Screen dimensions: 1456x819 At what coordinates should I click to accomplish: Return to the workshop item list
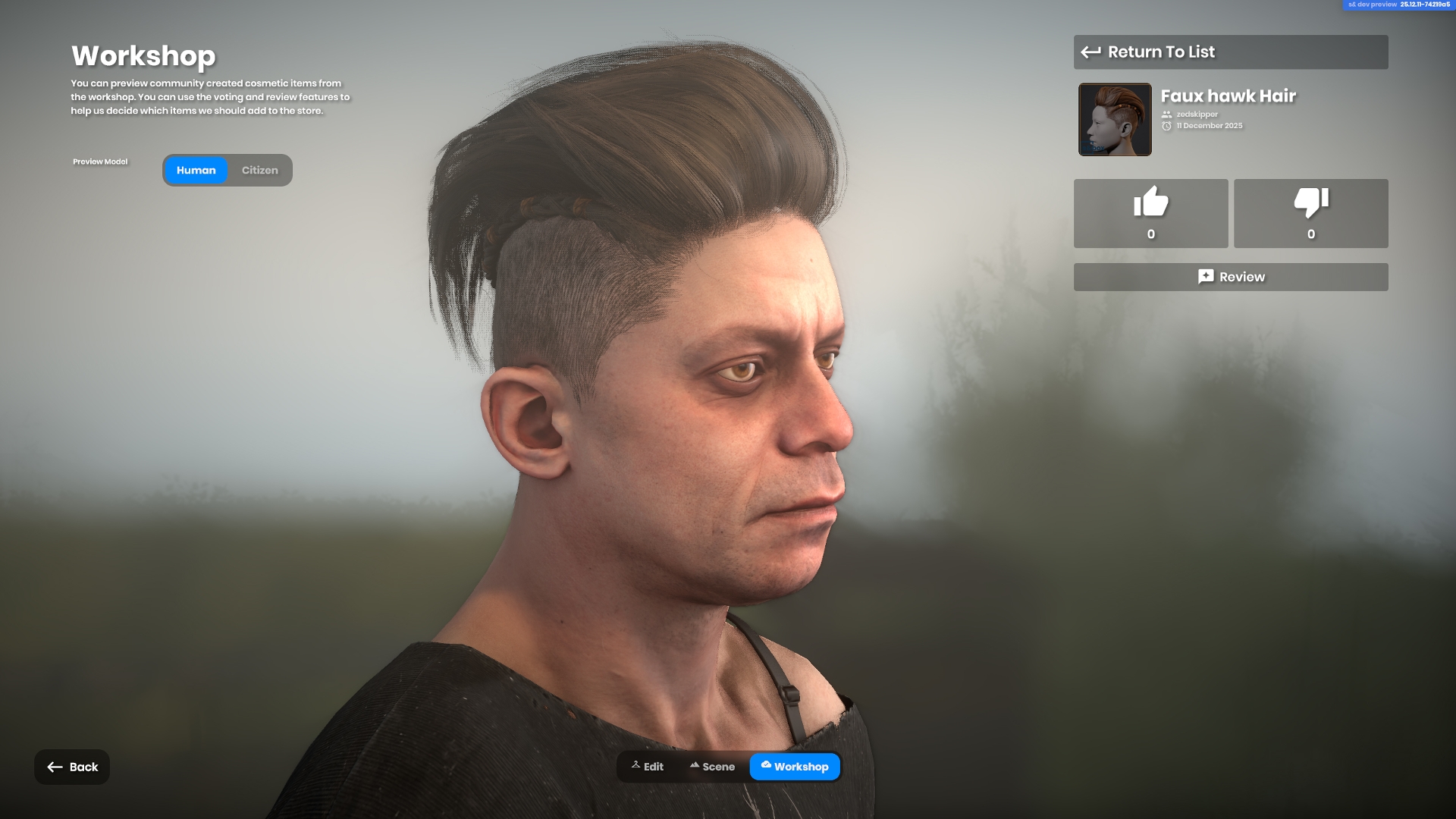coord(1230,52)
